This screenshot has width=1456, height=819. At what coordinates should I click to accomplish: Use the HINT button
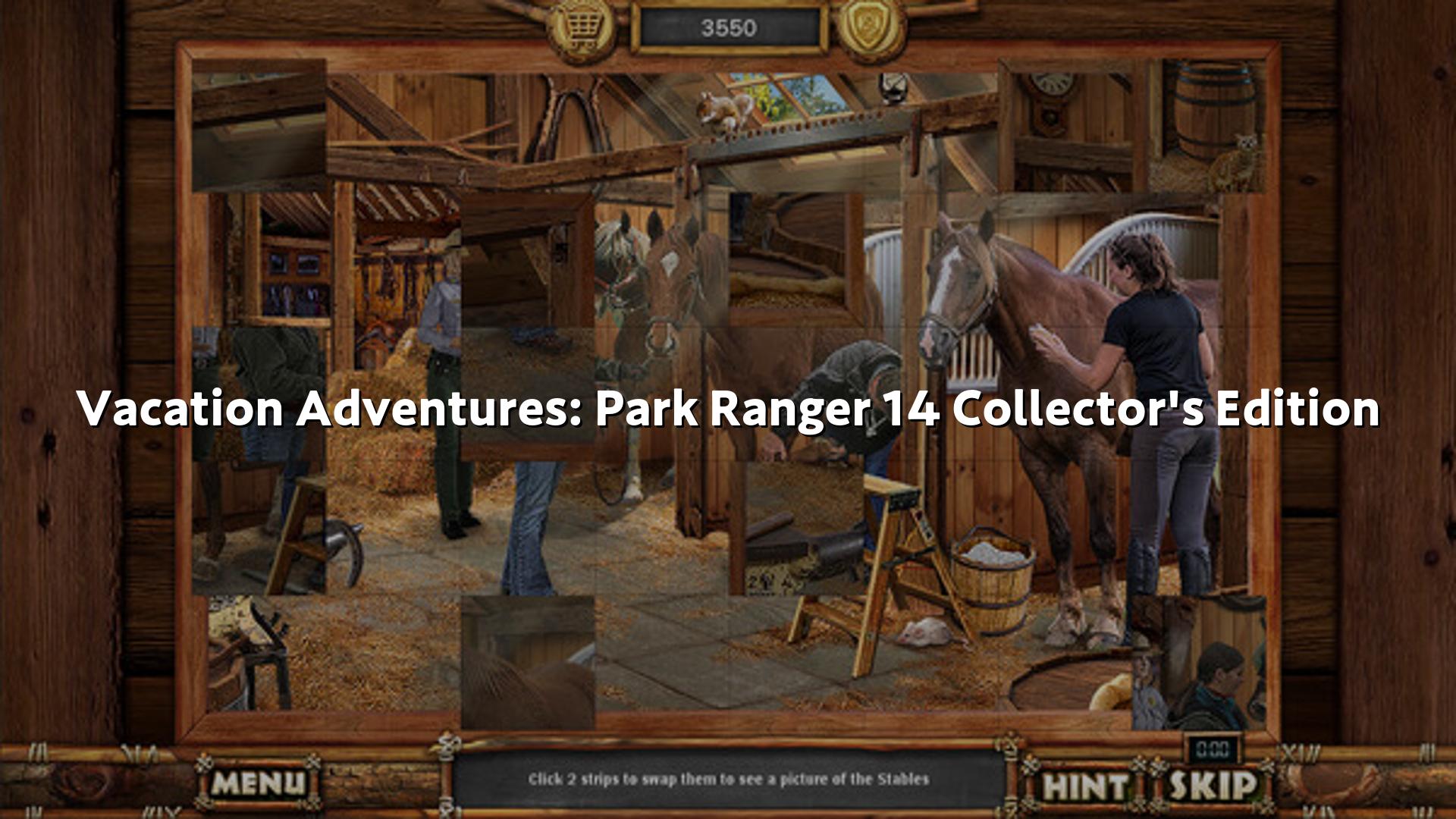coord(1085,786)
